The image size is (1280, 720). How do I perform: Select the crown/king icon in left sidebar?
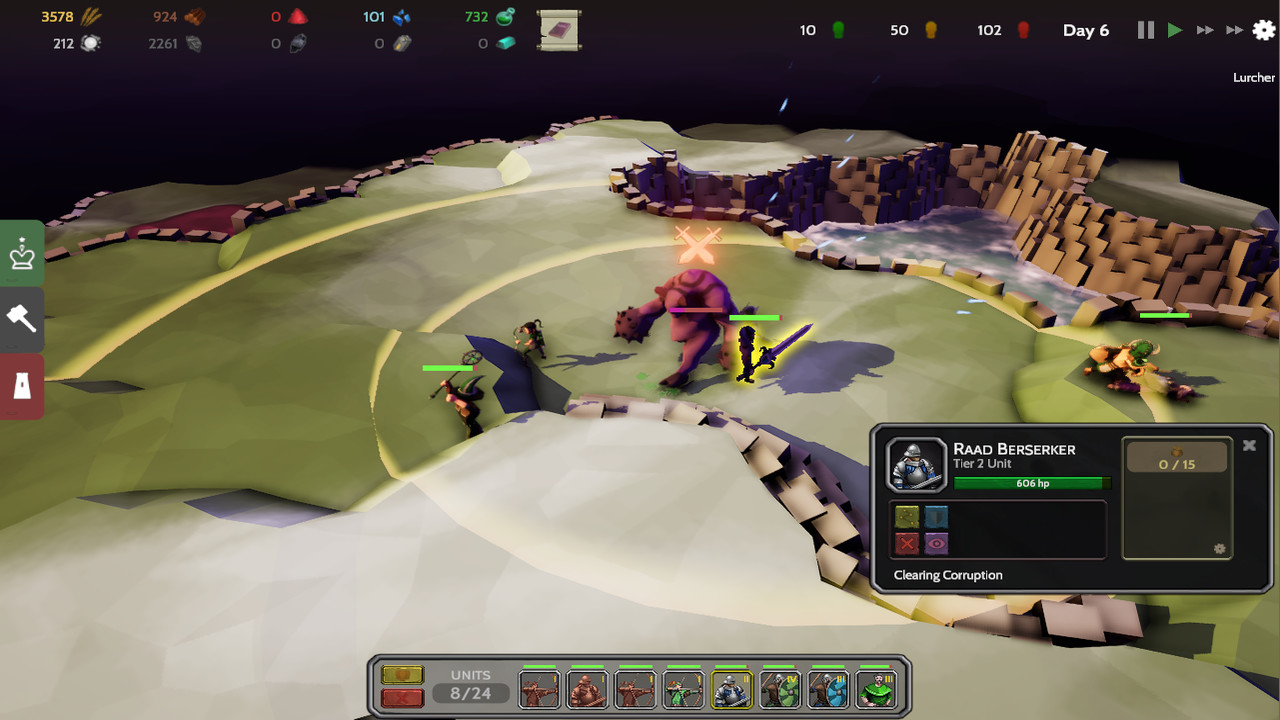pos(21,253)
